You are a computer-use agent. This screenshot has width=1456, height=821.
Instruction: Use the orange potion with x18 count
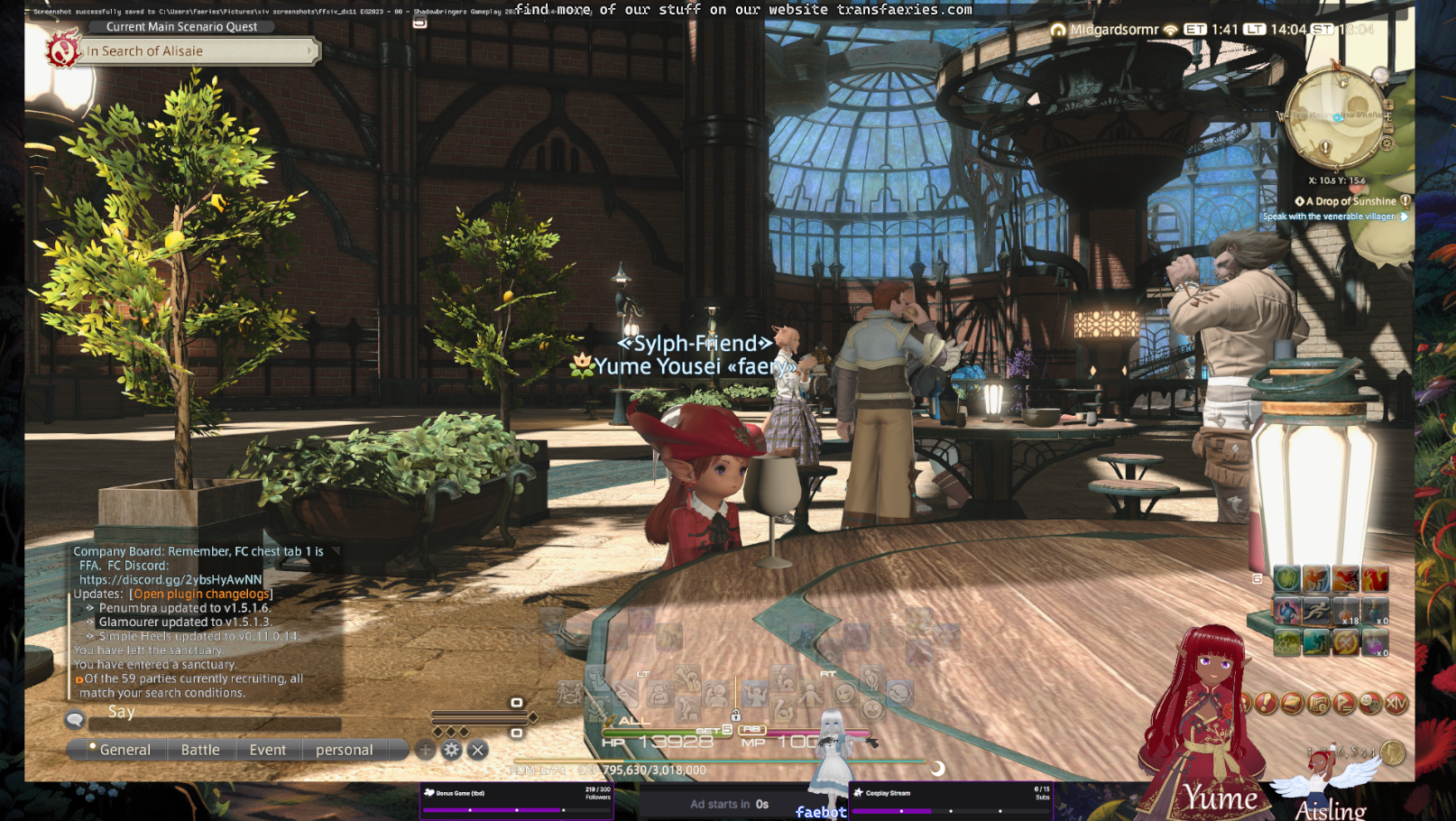pos(1346,612)
